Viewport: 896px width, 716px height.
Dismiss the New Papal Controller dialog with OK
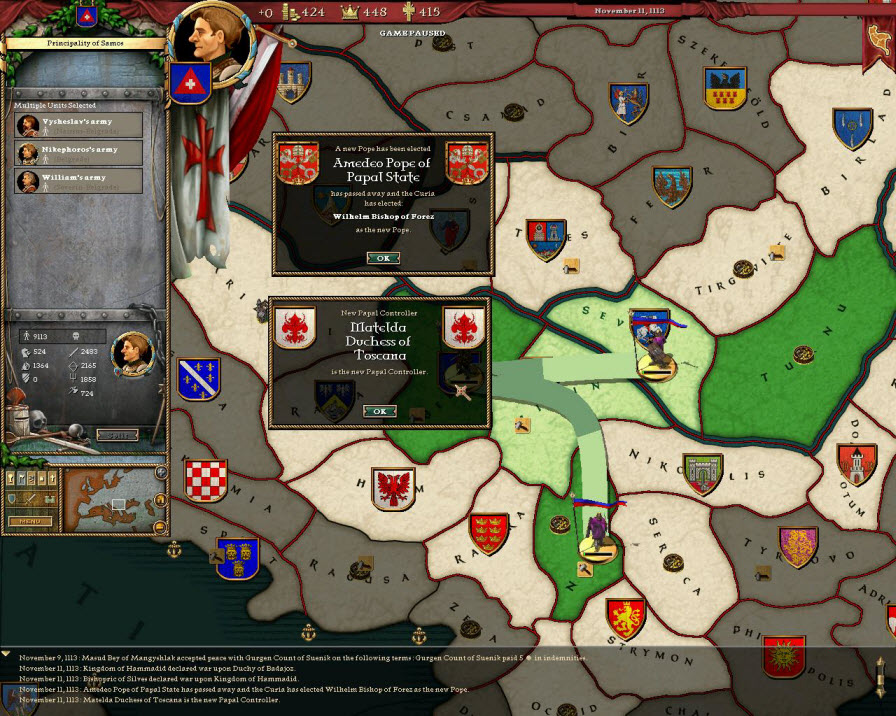(x=379, y=411)
